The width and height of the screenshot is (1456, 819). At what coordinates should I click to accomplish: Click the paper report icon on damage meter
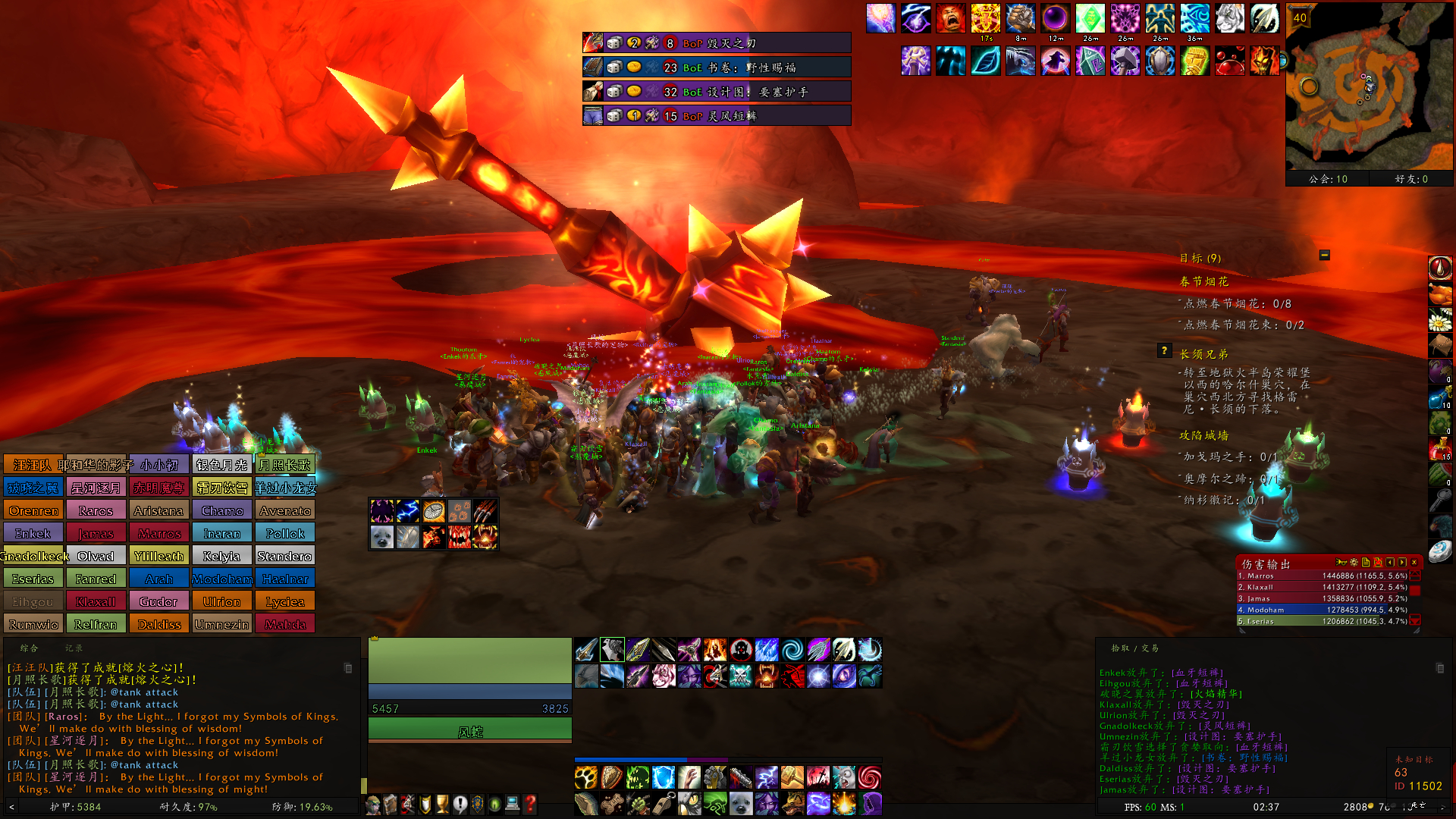(x=1366, y=563)
